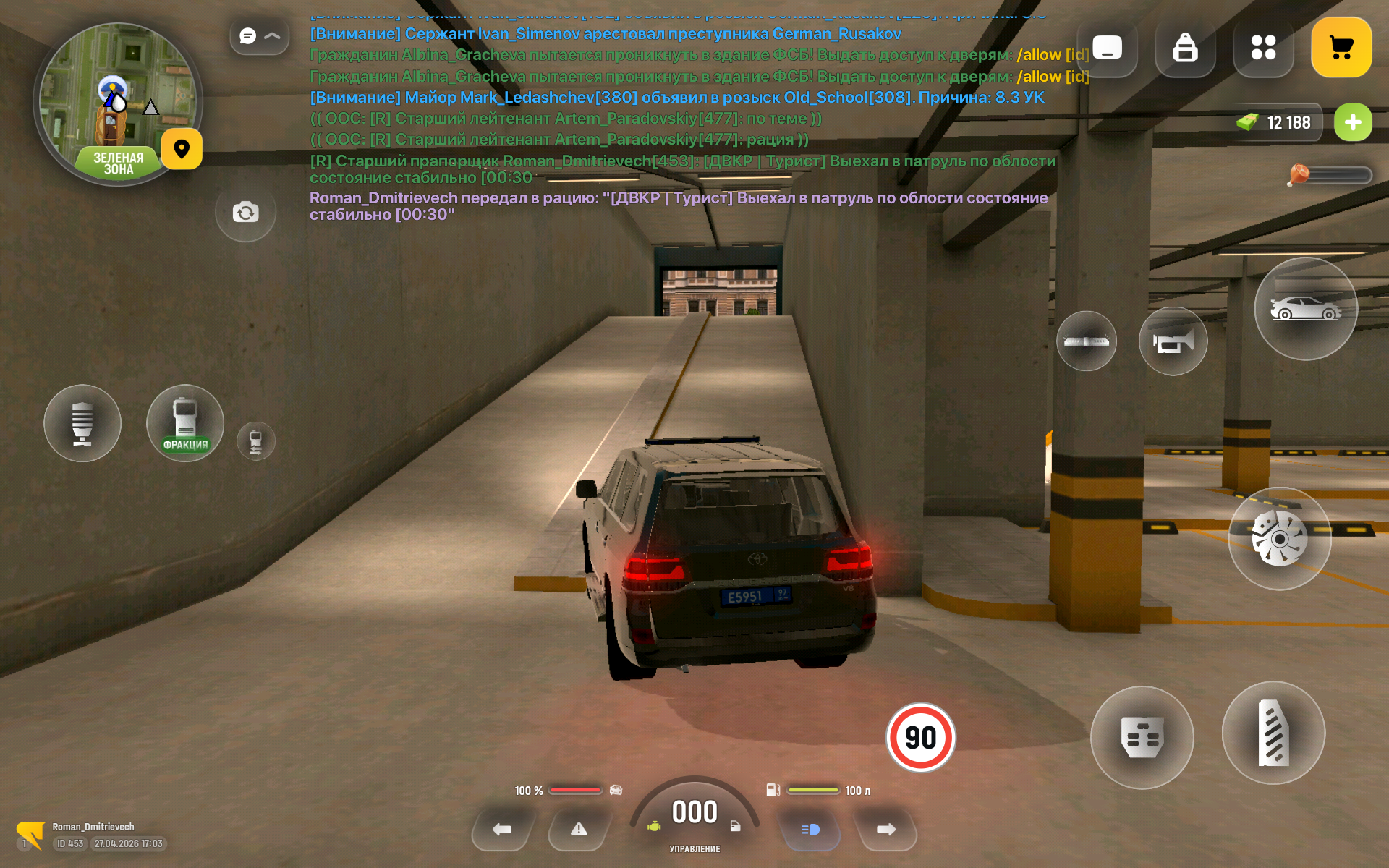Add money with the green plus

coord(1352,122)
